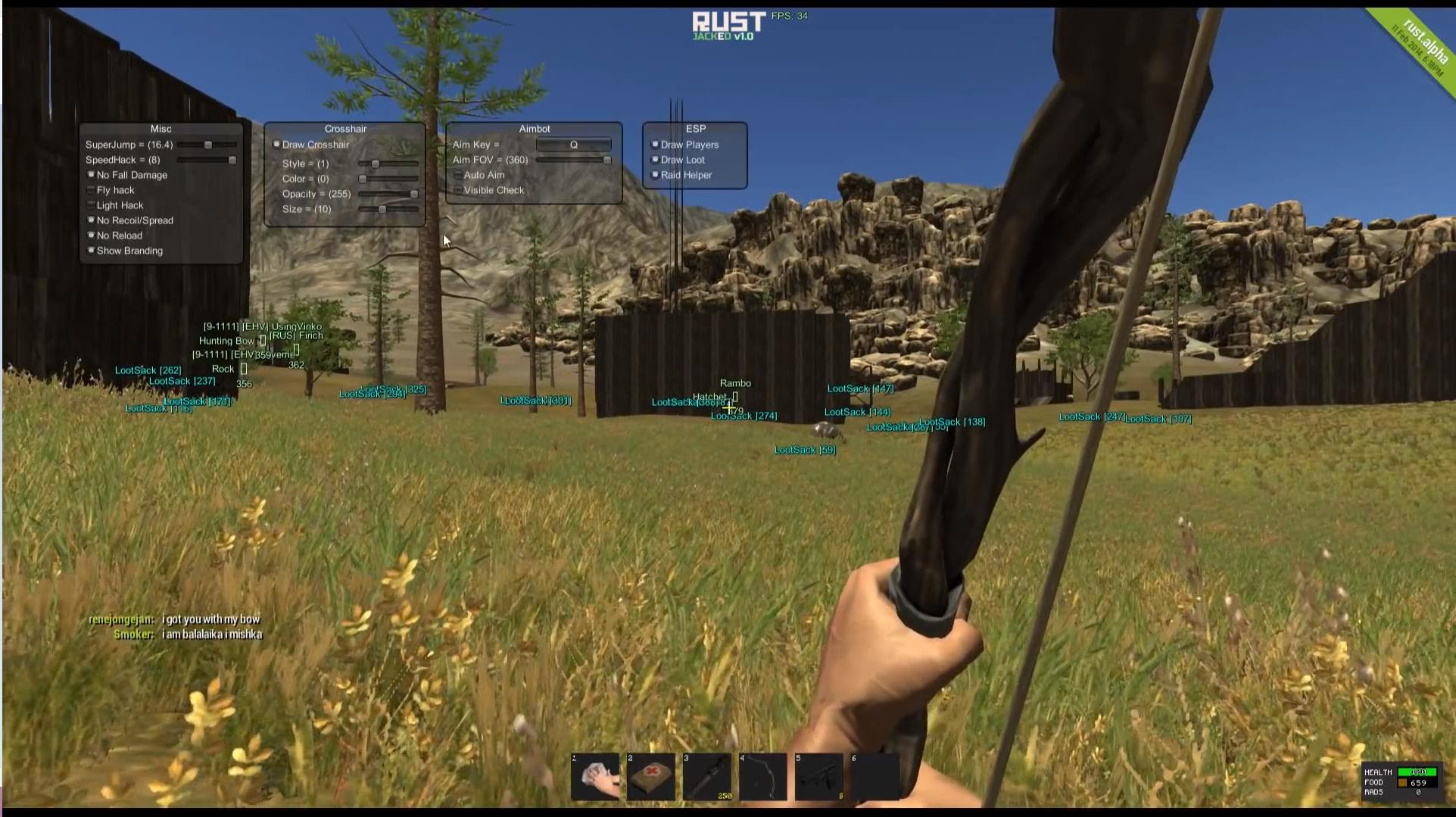This screenshot has width=1456, height=817.
Task: Toggle the Light Hack option
Action: (90, 205)
